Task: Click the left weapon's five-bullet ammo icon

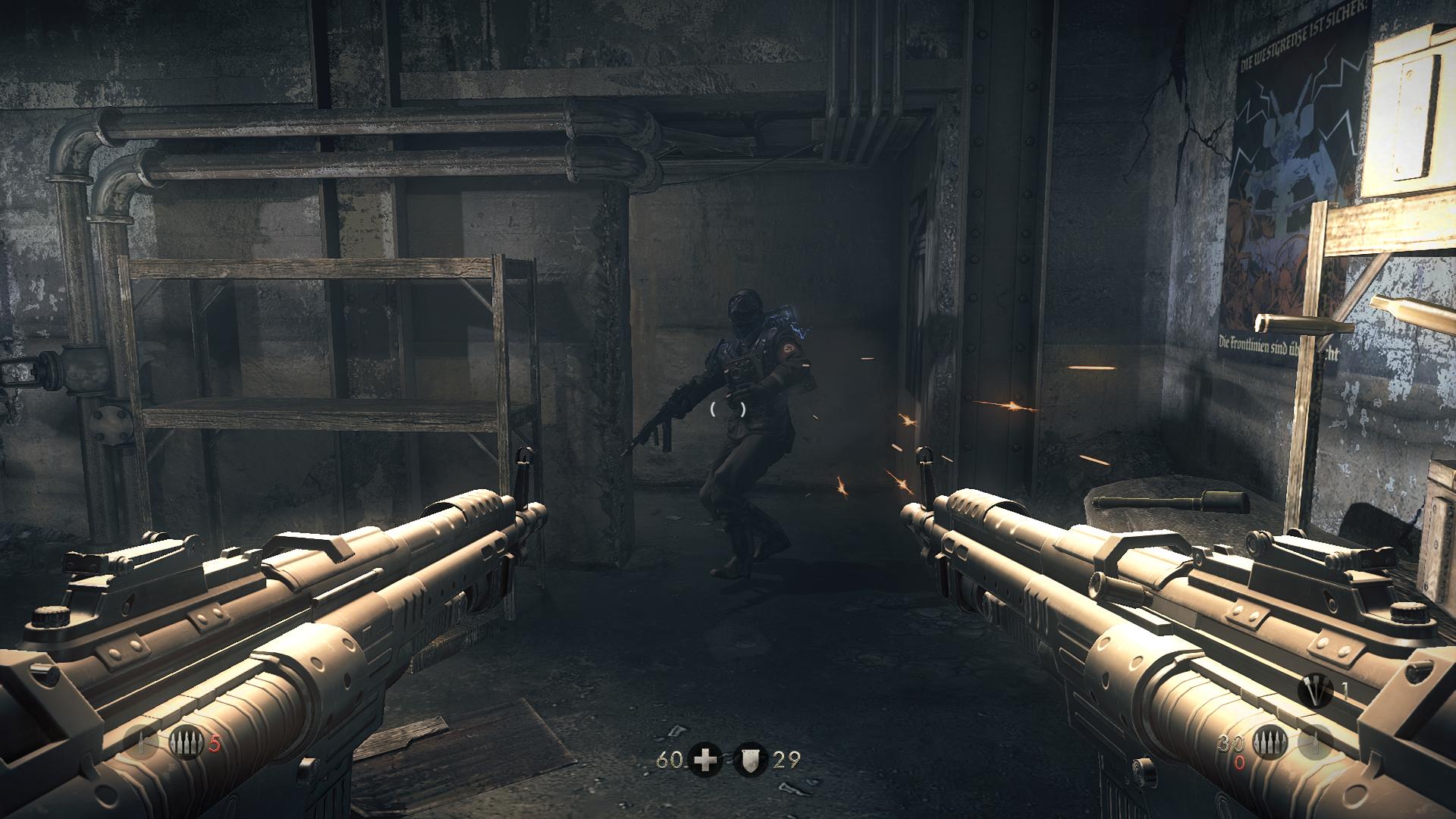Action: 184,744
